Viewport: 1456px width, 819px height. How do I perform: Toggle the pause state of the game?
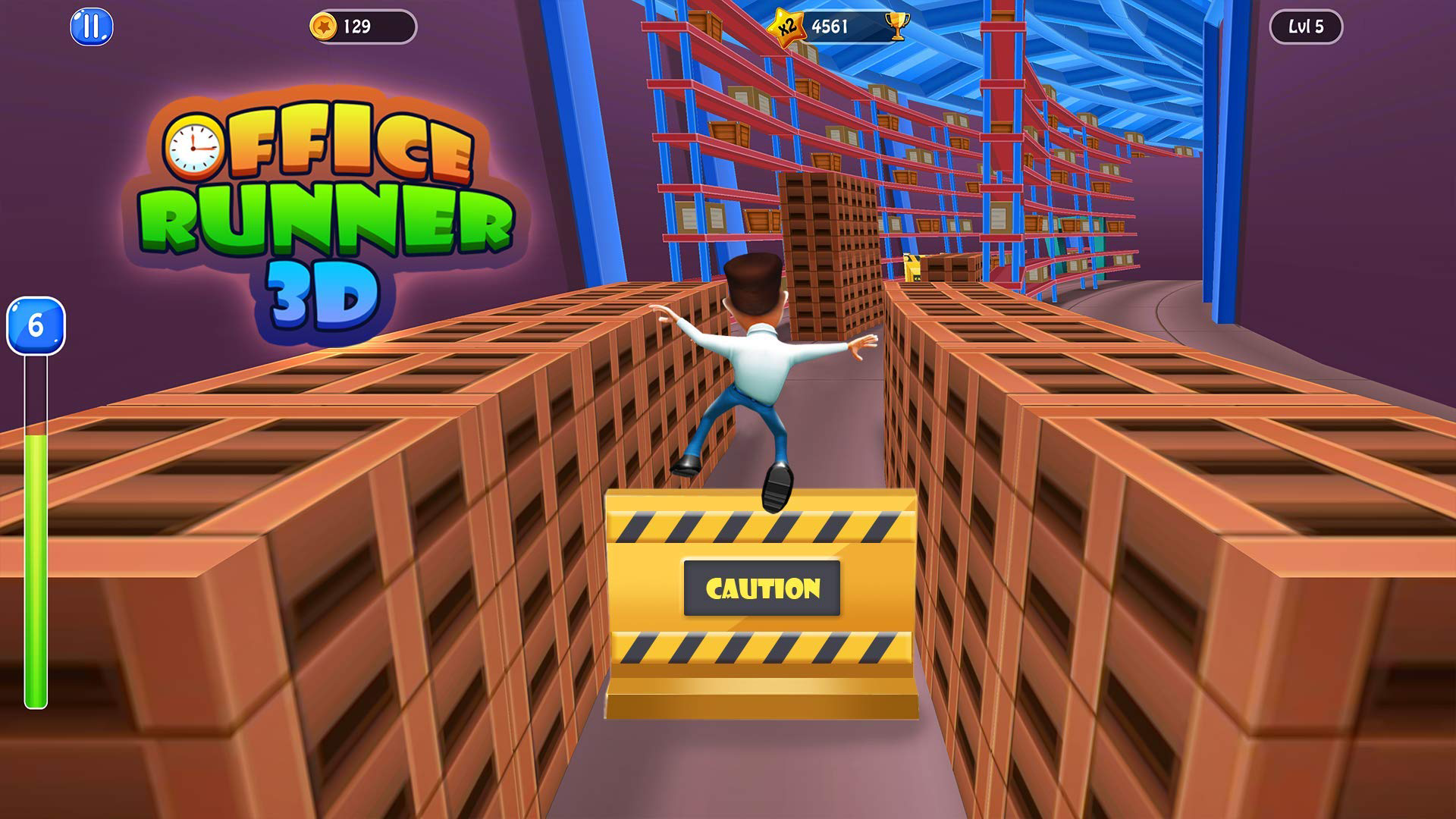click(90, 27)
